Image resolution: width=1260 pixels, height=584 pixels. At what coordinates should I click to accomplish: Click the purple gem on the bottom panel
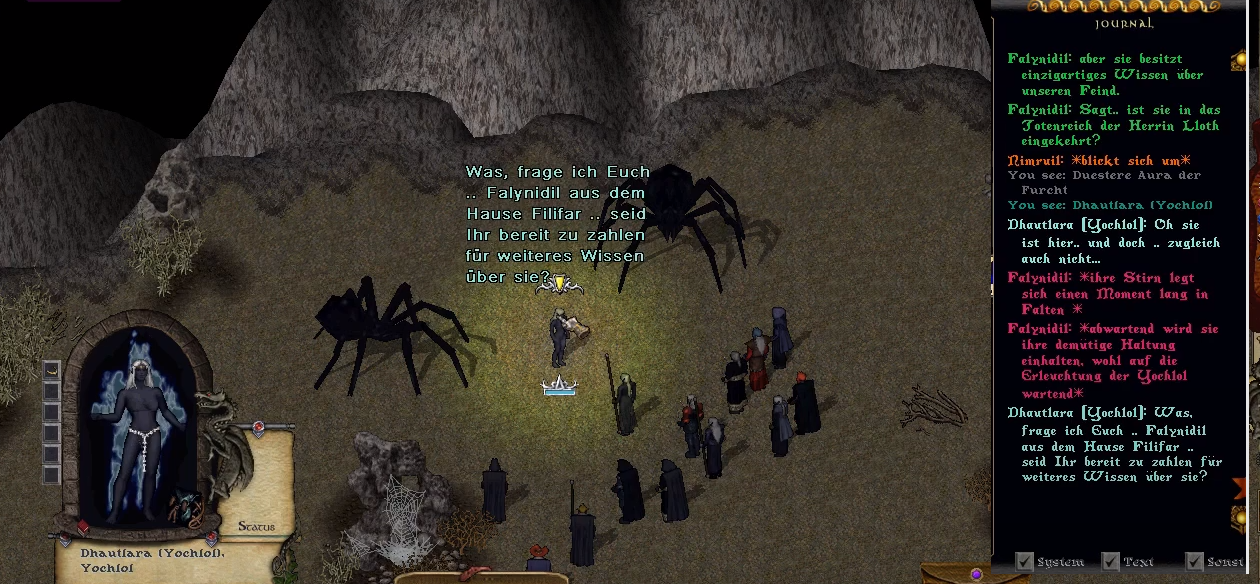pos(976,574)
